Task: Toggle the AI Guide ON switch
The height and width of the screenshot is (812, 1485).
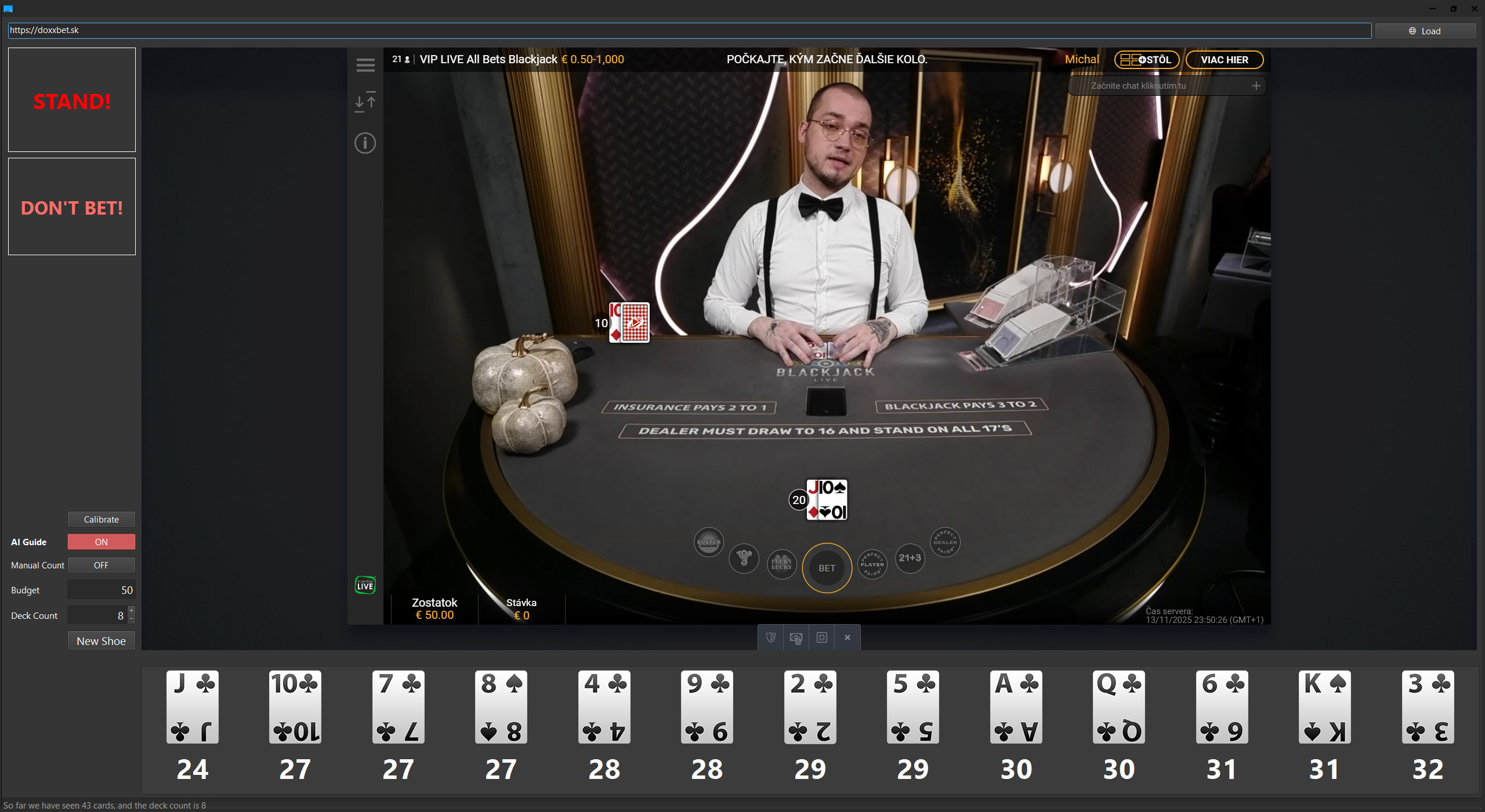Action: click(101, 542)
